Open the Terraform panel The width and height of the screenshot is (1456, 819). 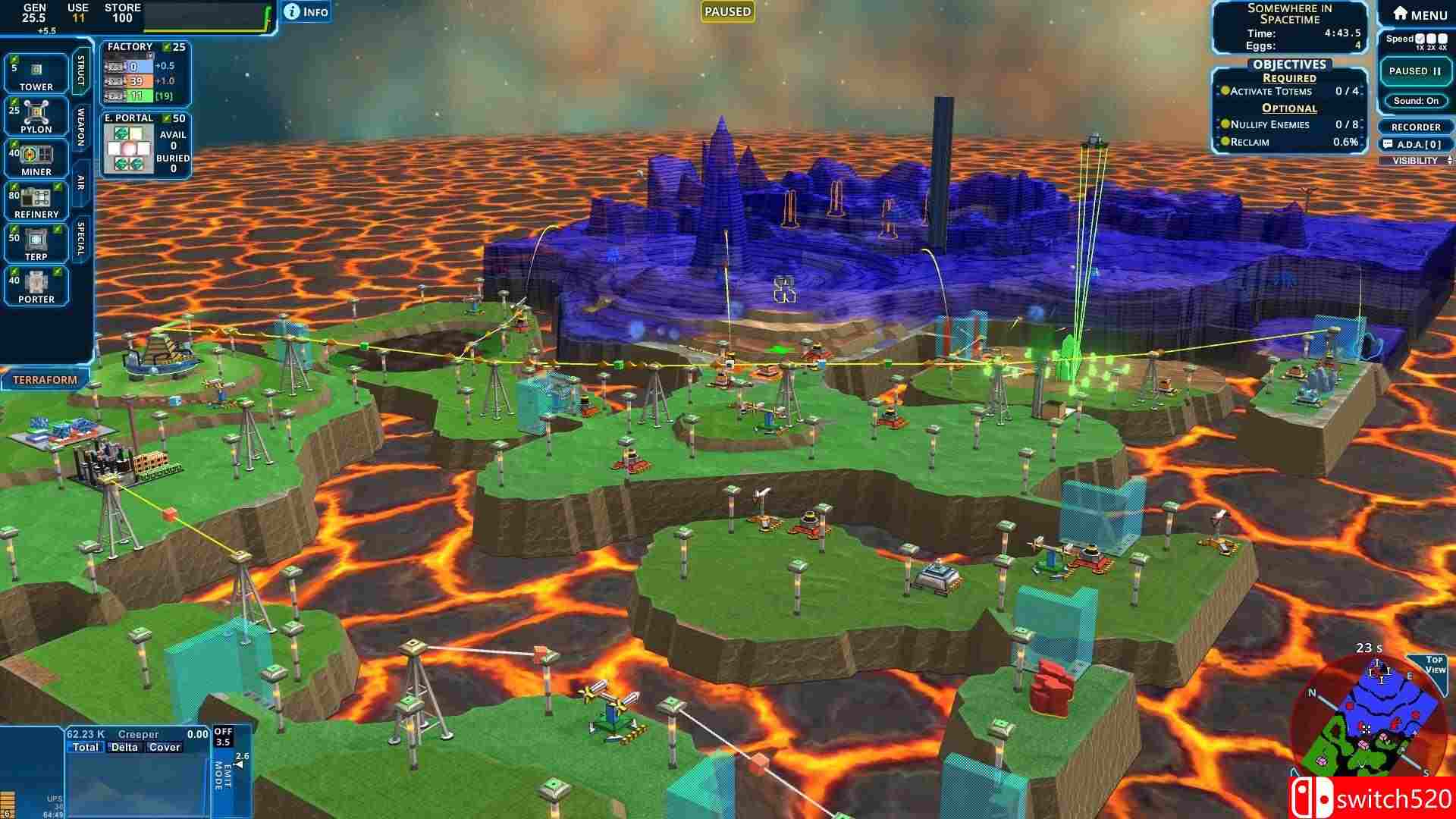tap(45, 378)
